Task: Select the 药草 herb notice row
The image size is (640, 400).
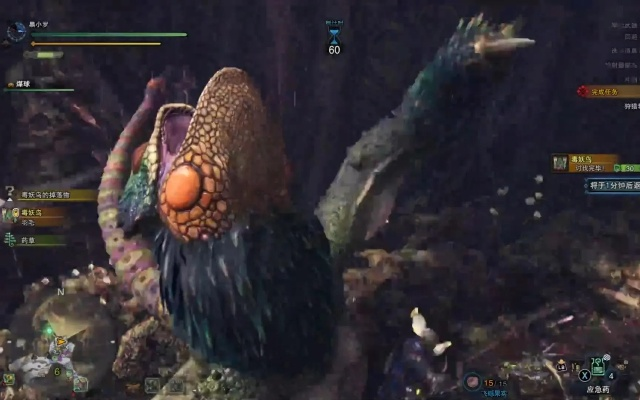Action: 34,240
